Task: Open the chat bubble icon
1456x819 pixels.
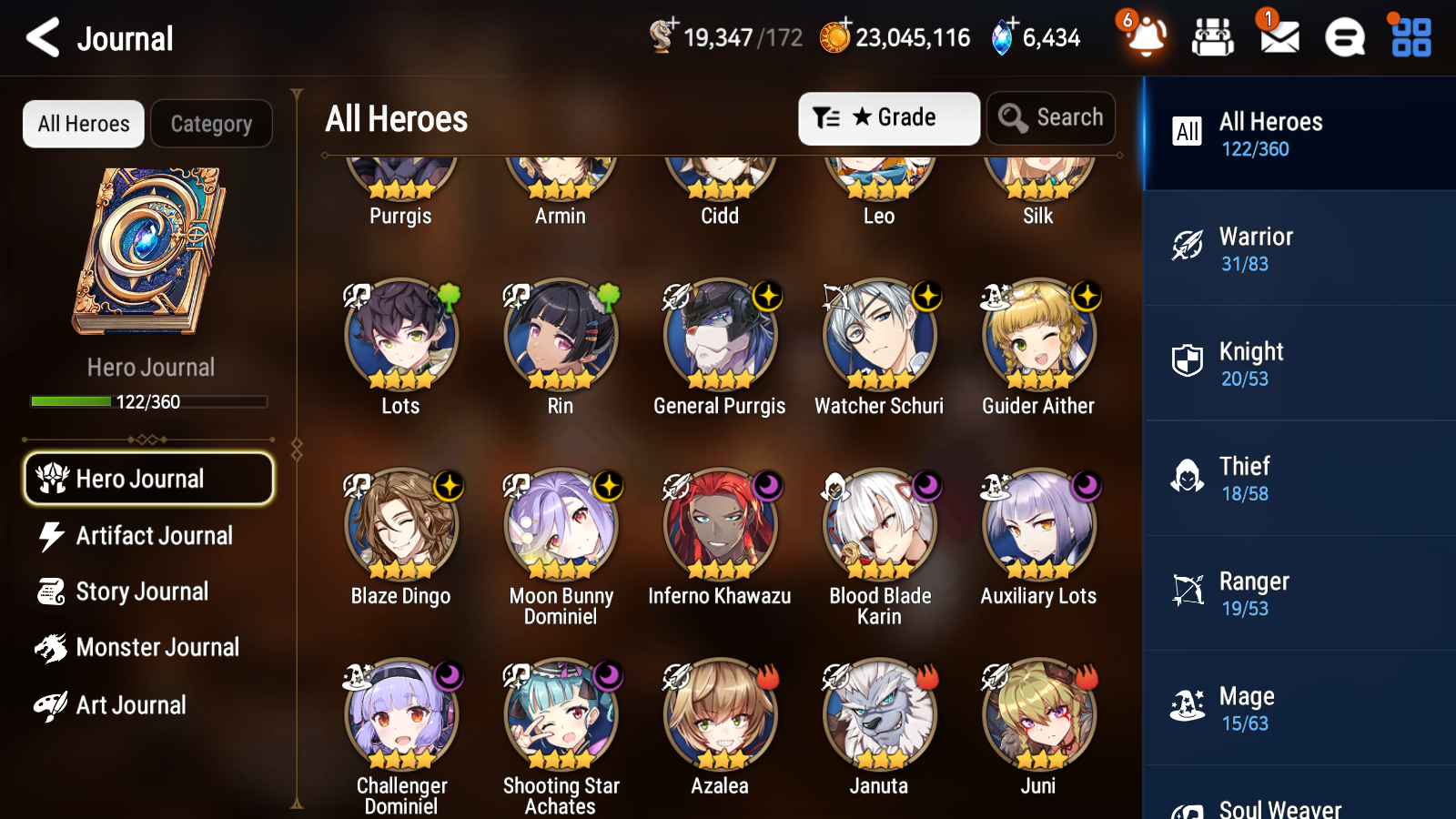Action: pyautogui.click(x=1343, y=38)
